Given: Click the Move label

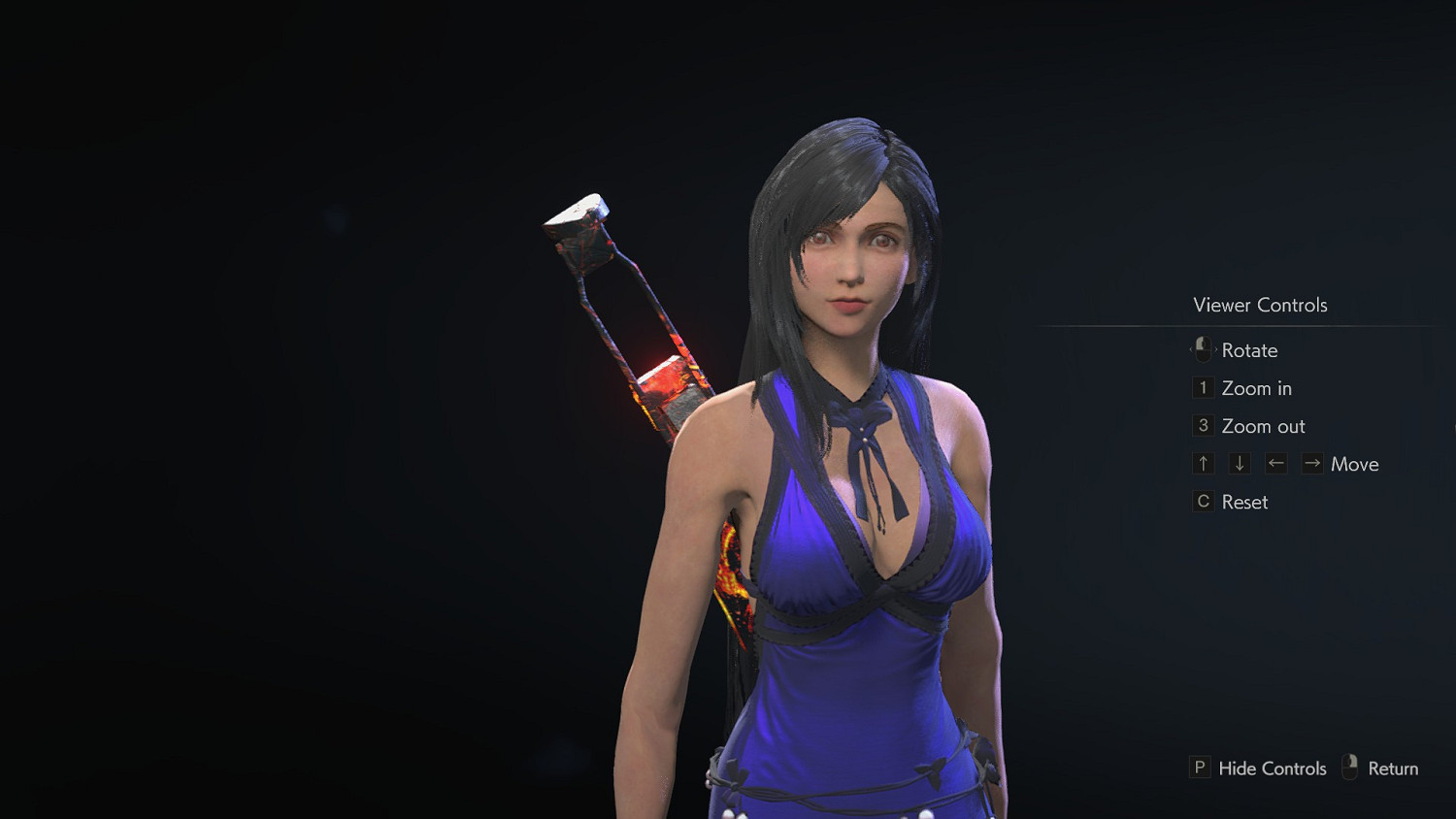Looking at the screenshot, I should 1356,464.
